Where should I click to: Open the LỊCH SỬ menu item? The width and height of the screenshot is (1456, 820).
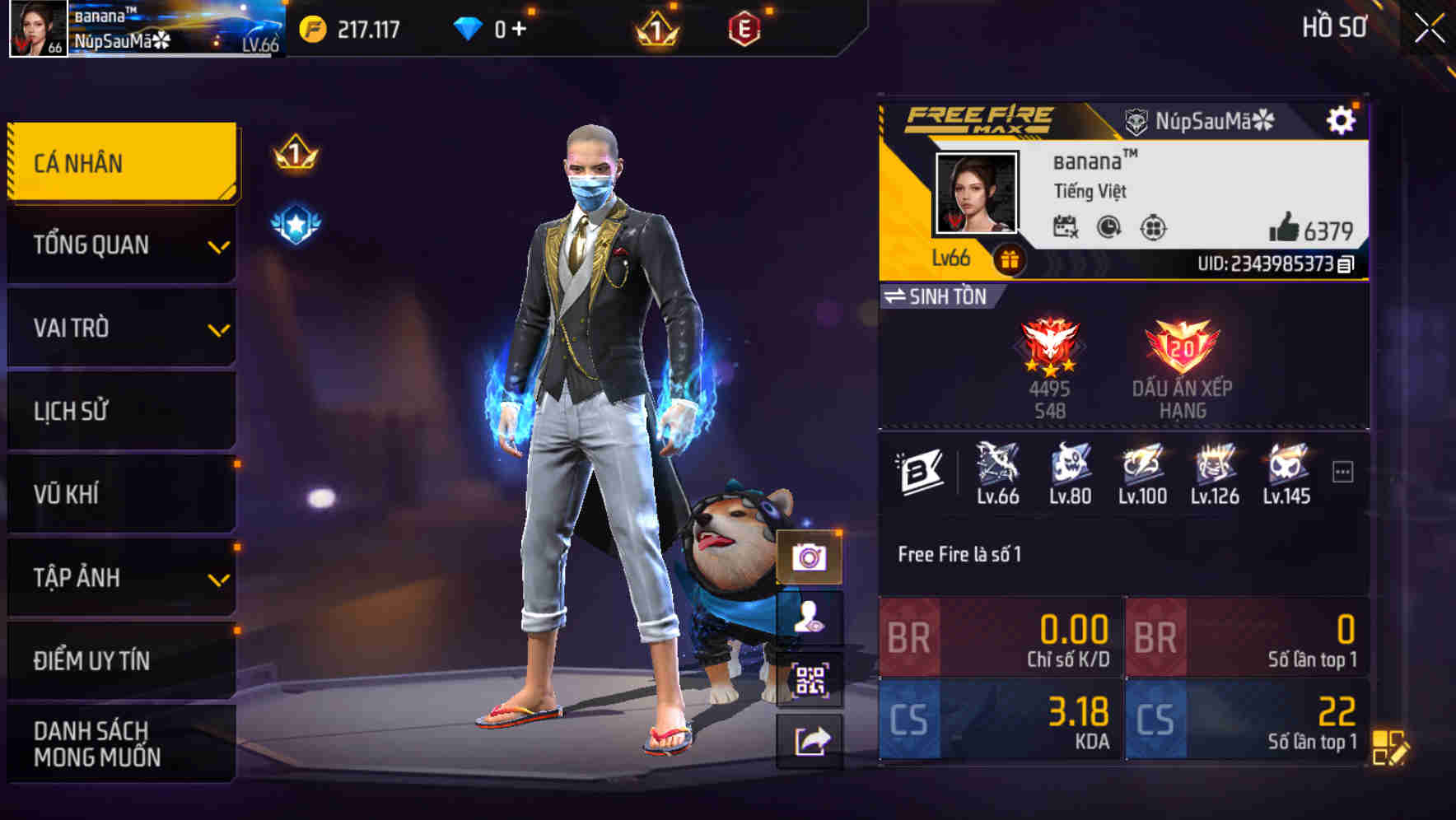tap(120, 411)
